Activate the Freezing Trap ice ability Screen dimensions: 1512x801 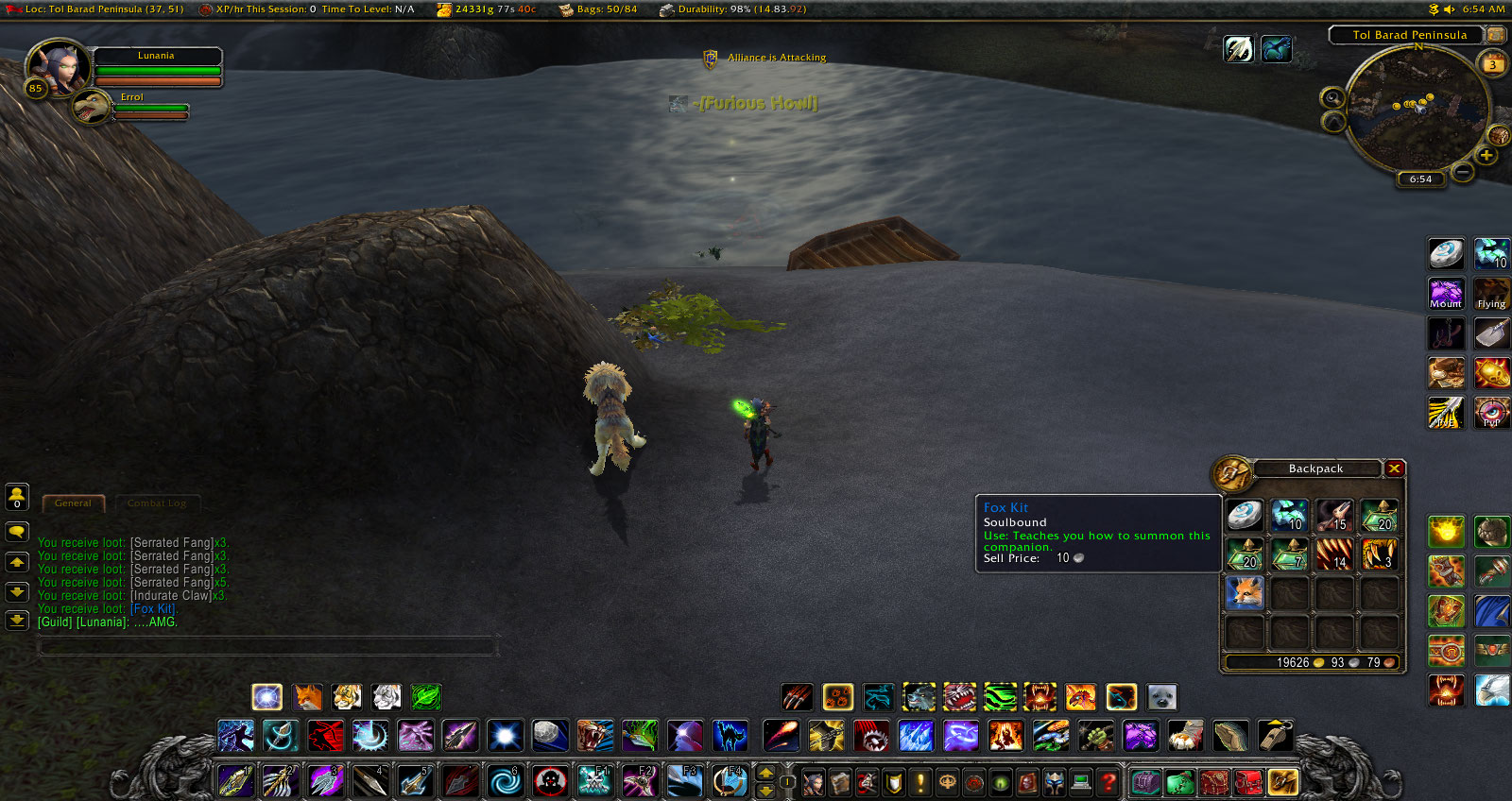[x=916, y=736]
